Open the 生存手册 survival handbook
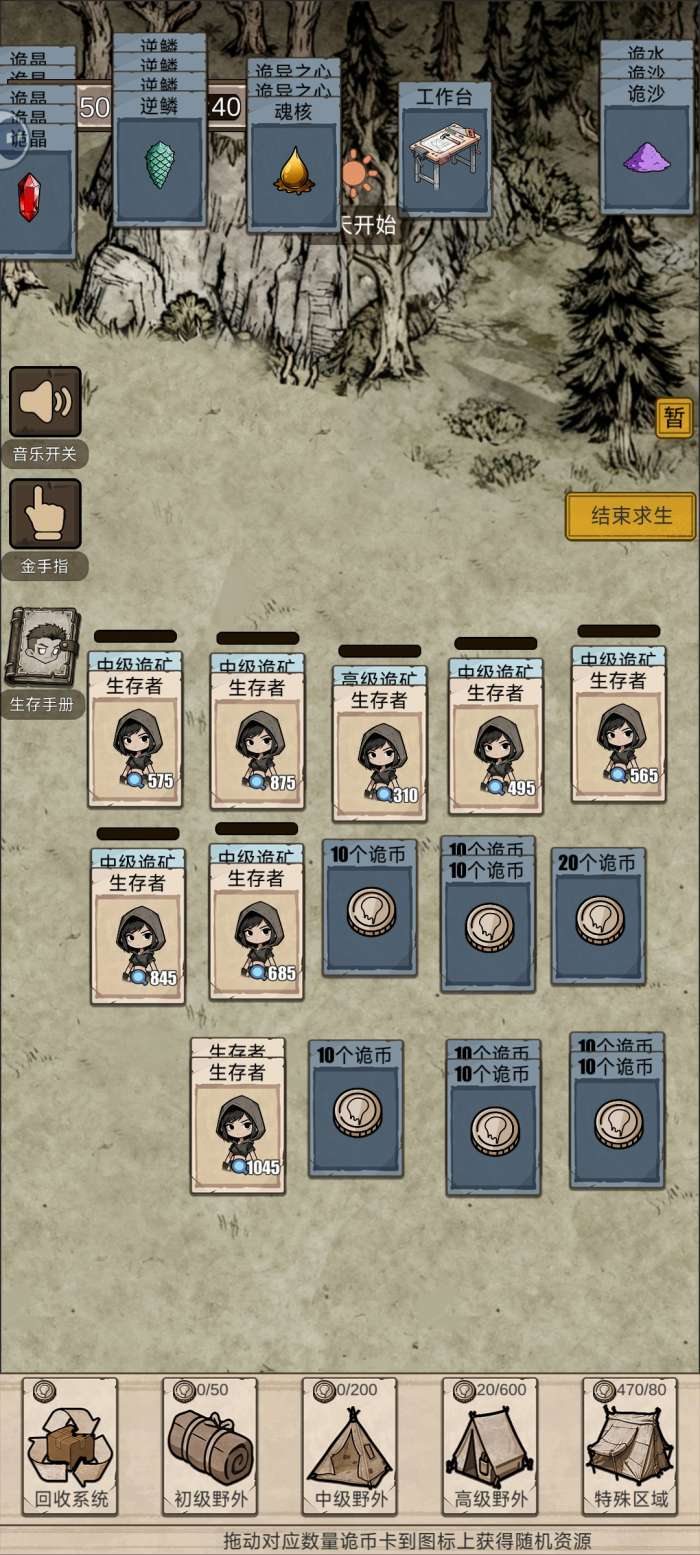Image resolution: width=700 pixels, height=1555 pixels. [42, 647]
